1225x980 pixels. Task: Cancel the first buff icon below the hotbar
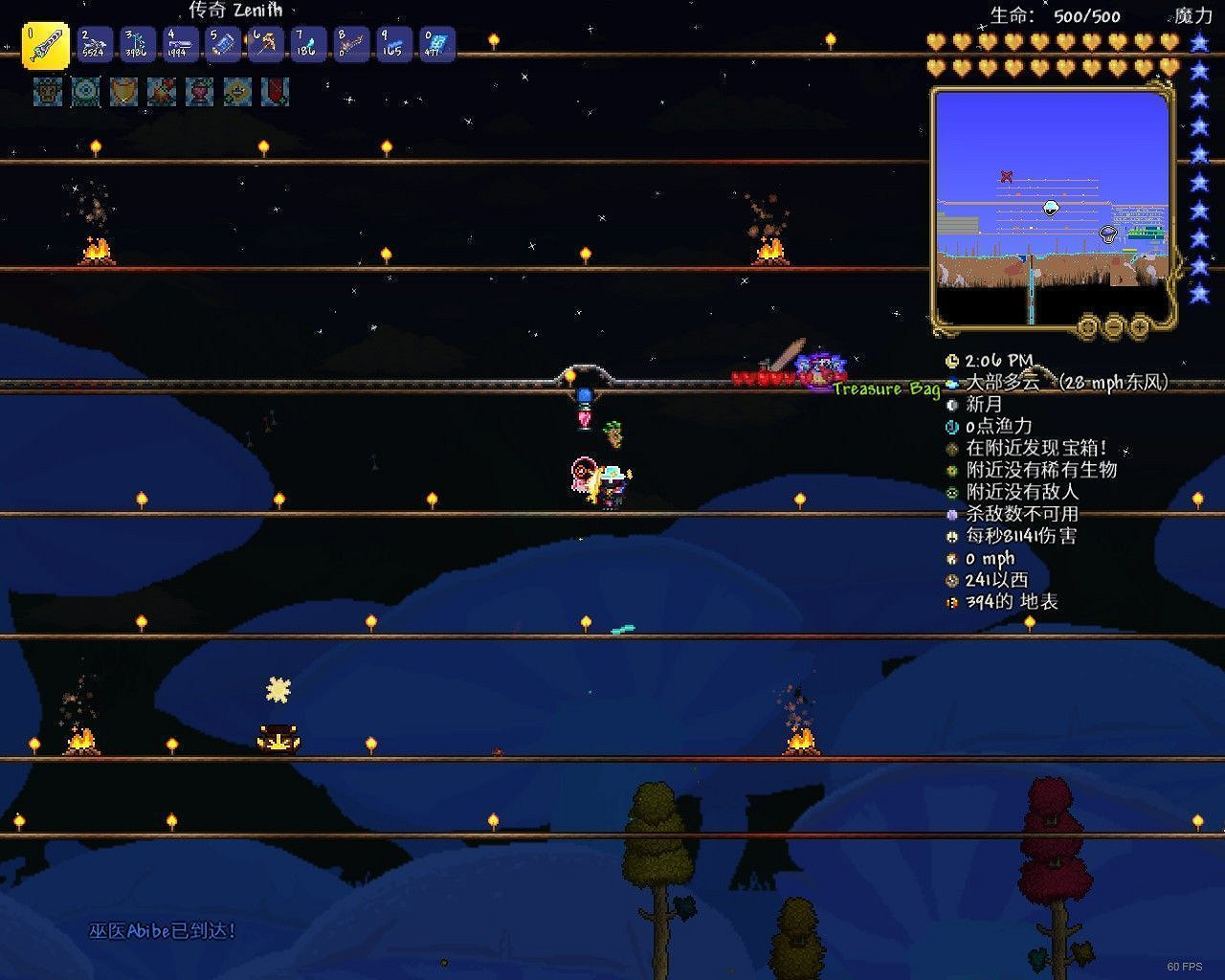coord(46,93)
